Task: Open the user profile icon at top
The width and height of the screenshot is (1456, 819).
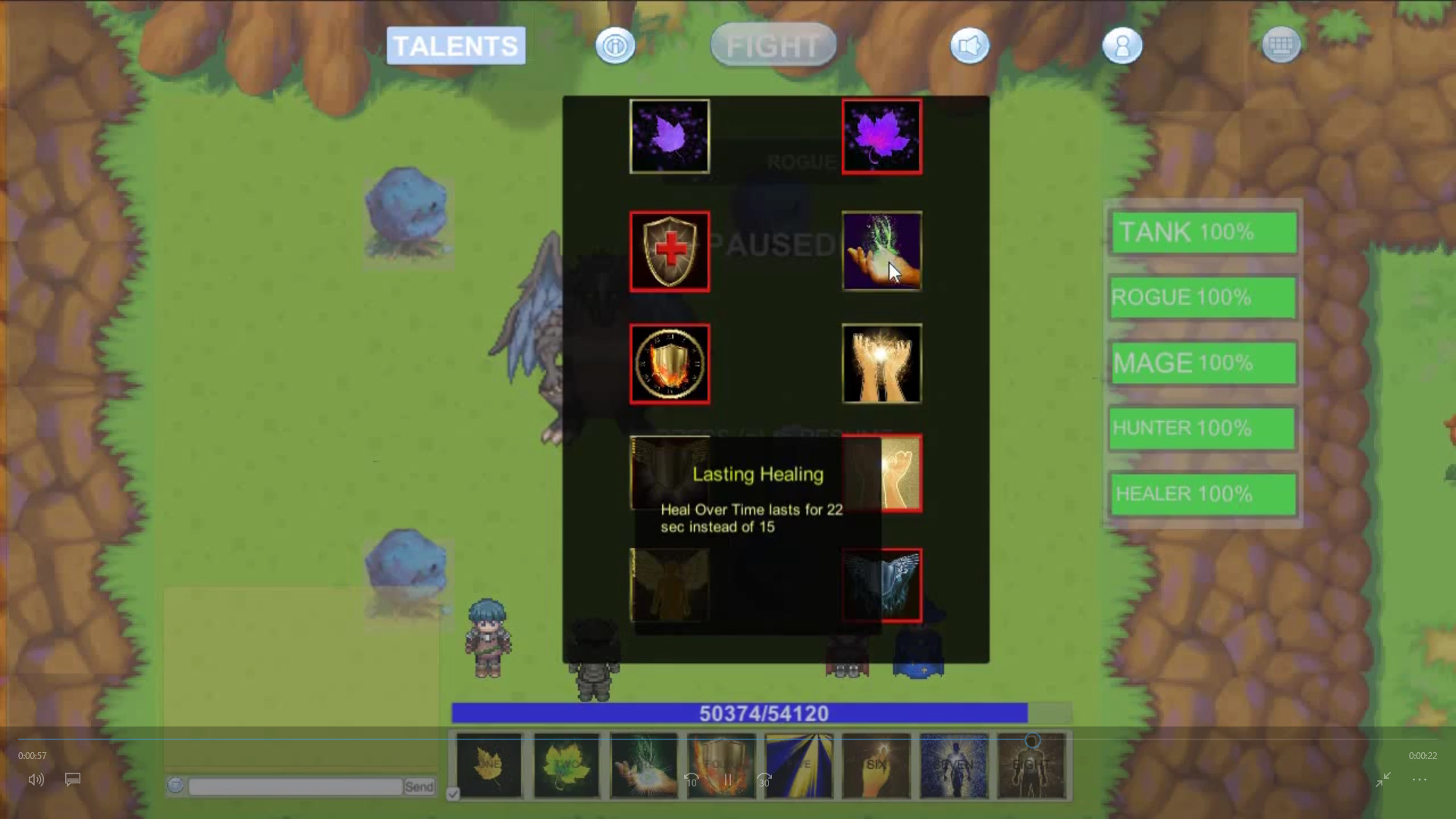Action: tap(1122, 45)
